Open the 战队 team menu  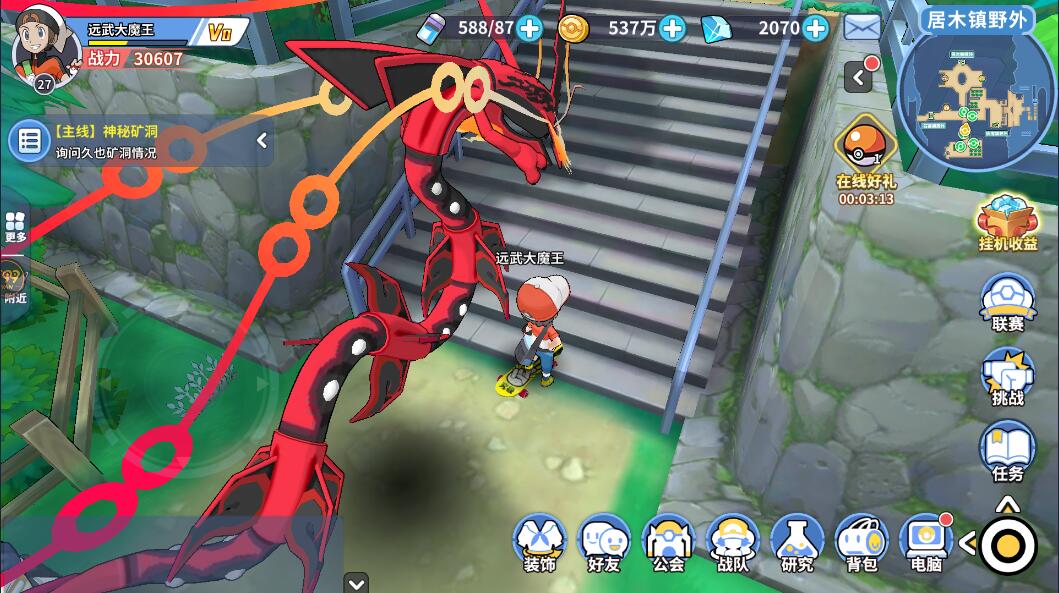coord(733,543)
